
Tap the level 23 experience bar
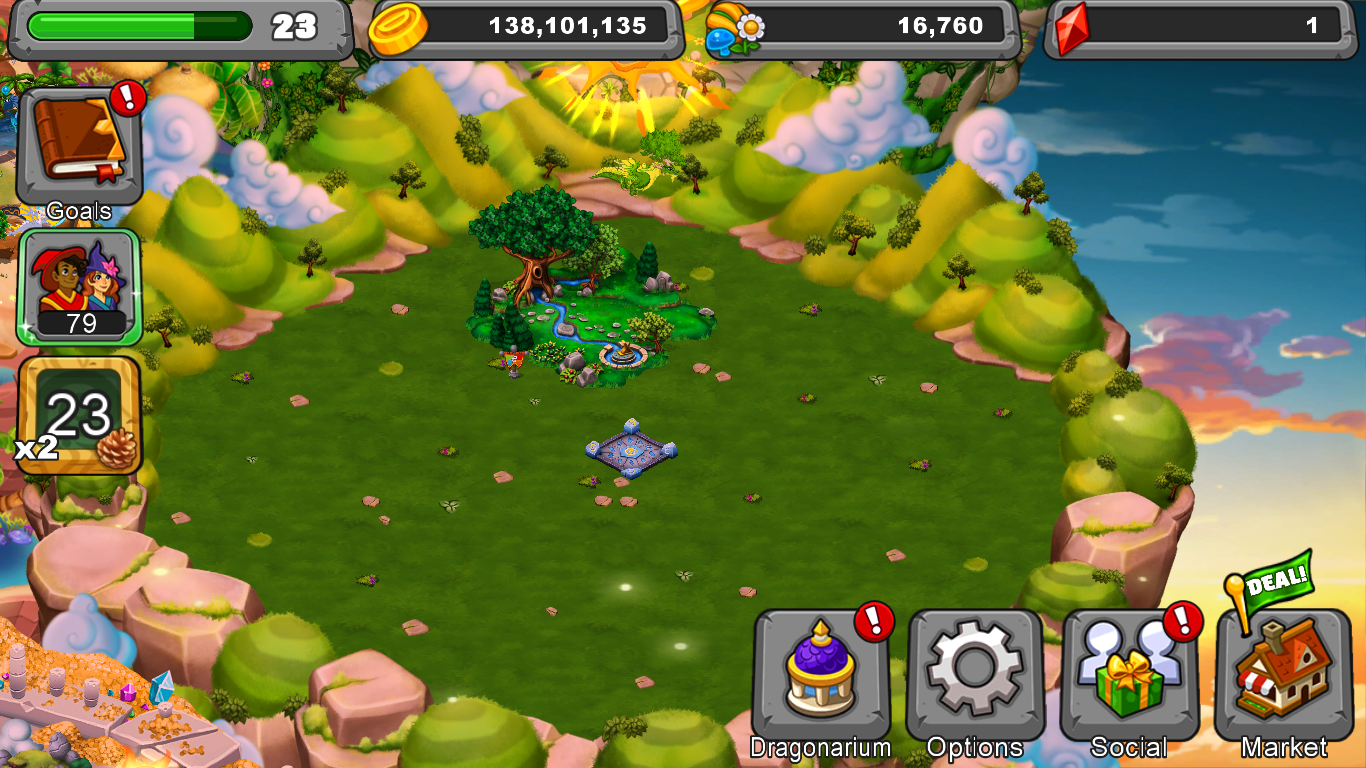tap(140, 25)
